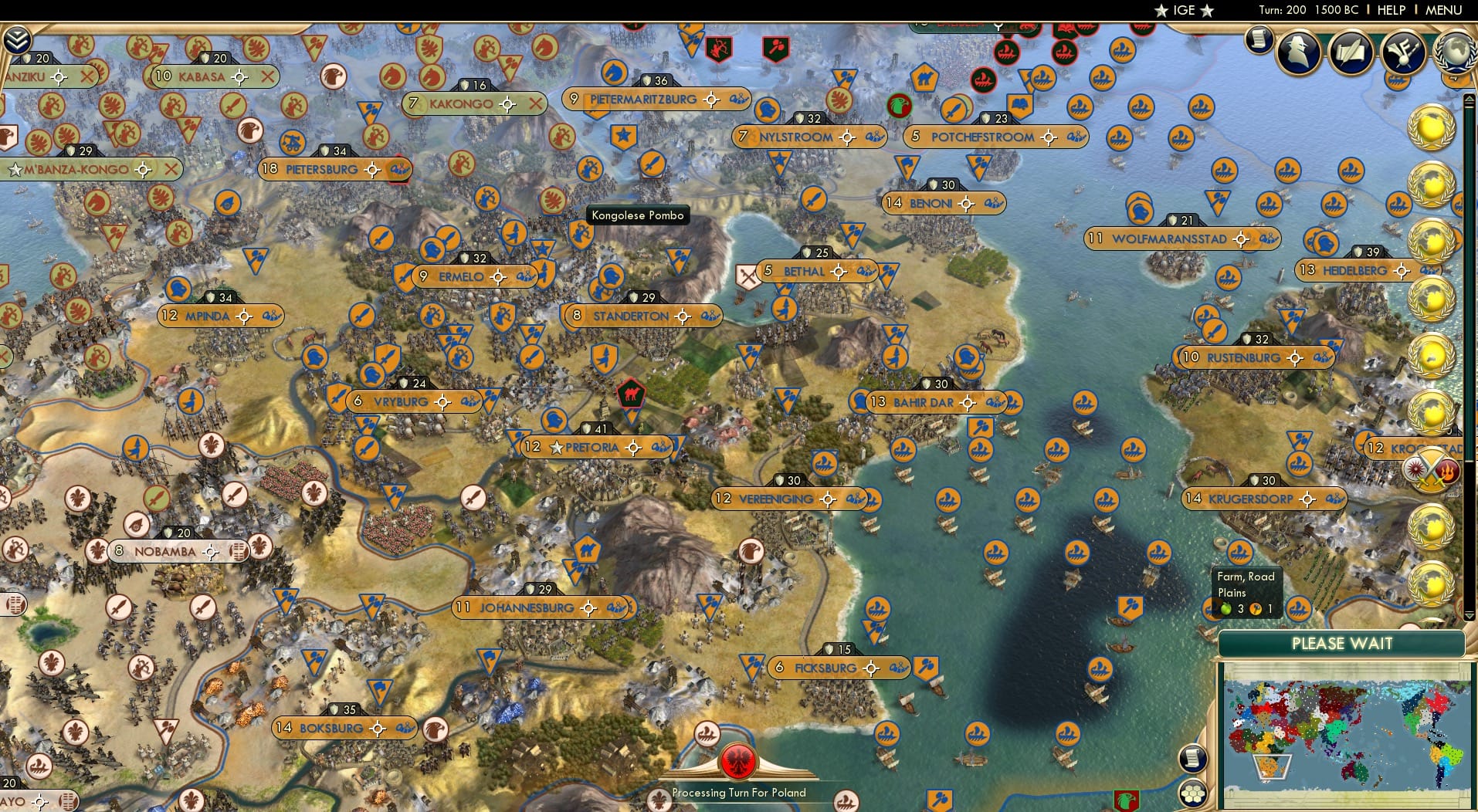Click the notification list scrollbar arrow
Viewport: 1478px width, 812px height.
(1469, 96)
